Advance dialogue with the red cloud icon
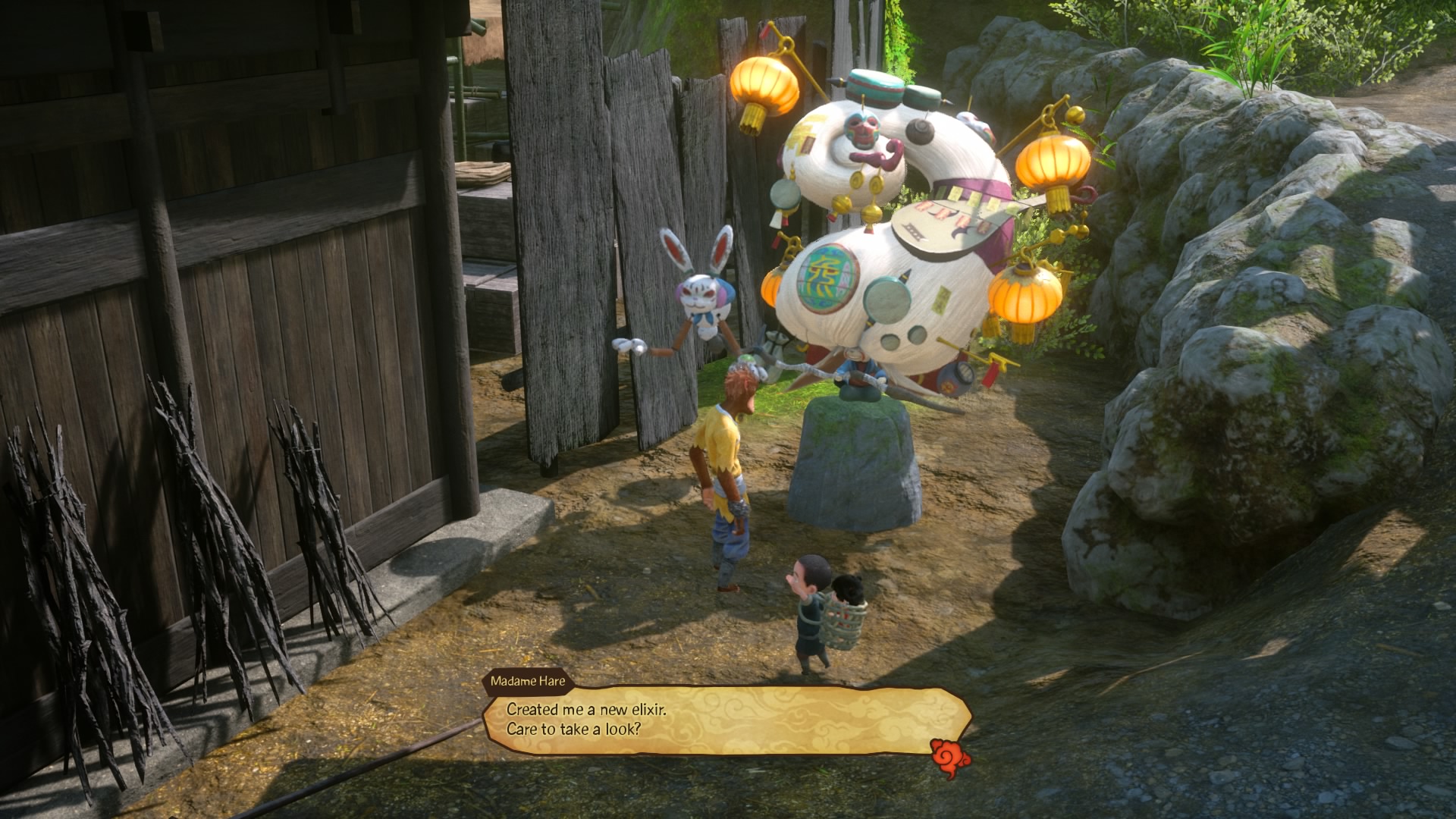Screen dimensions: 1456x819 coord(950,758)
